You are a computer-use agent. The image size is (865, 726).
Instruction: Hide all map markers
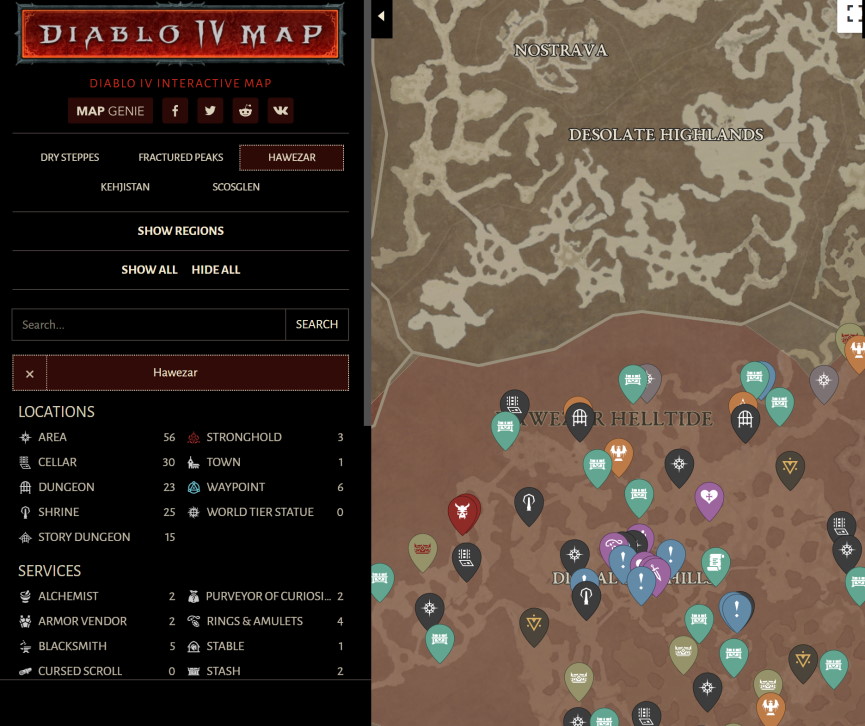click(216, 270)
